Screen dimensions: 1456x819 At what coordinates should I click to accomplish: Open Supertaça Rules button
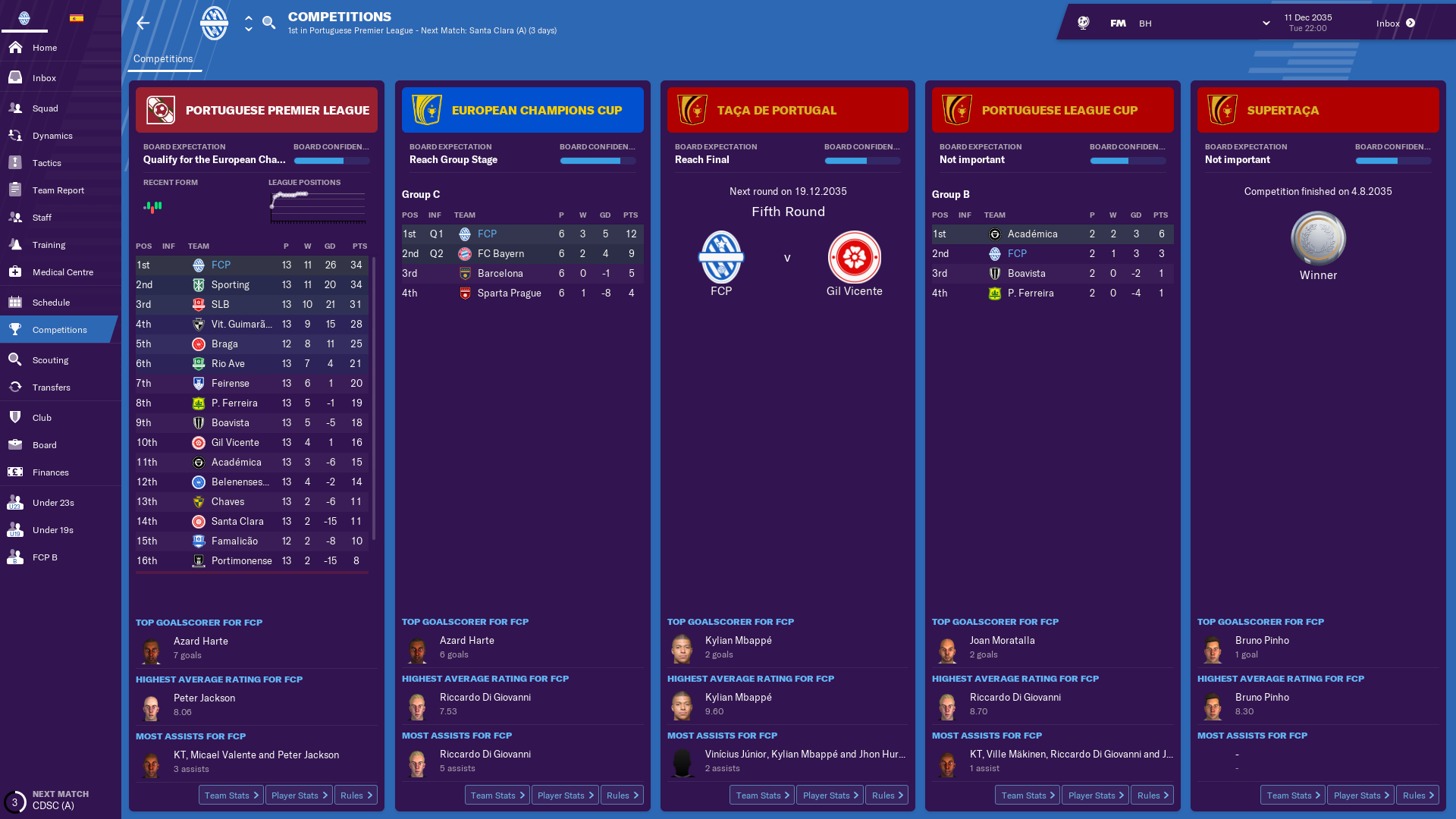1417,795
